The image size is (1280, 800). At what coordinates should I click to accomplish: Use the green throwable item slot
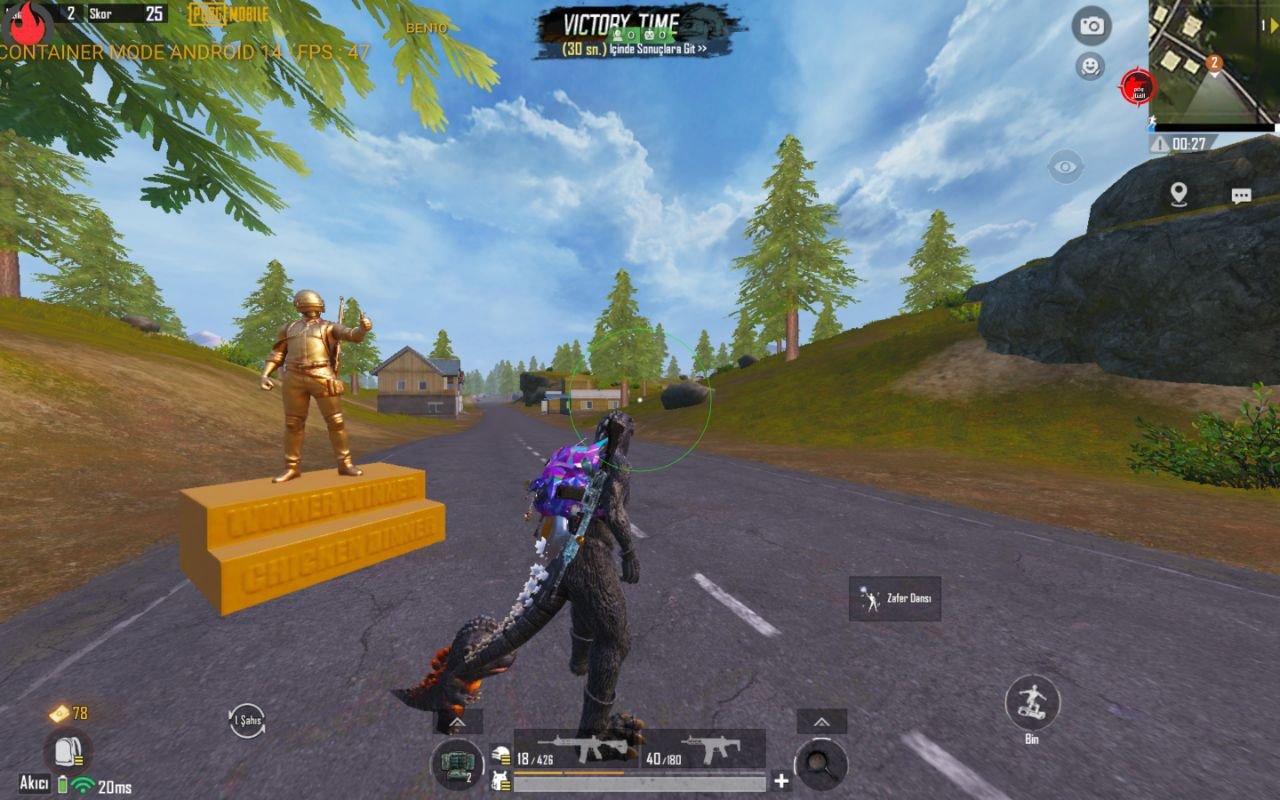(x=457, y=764)
